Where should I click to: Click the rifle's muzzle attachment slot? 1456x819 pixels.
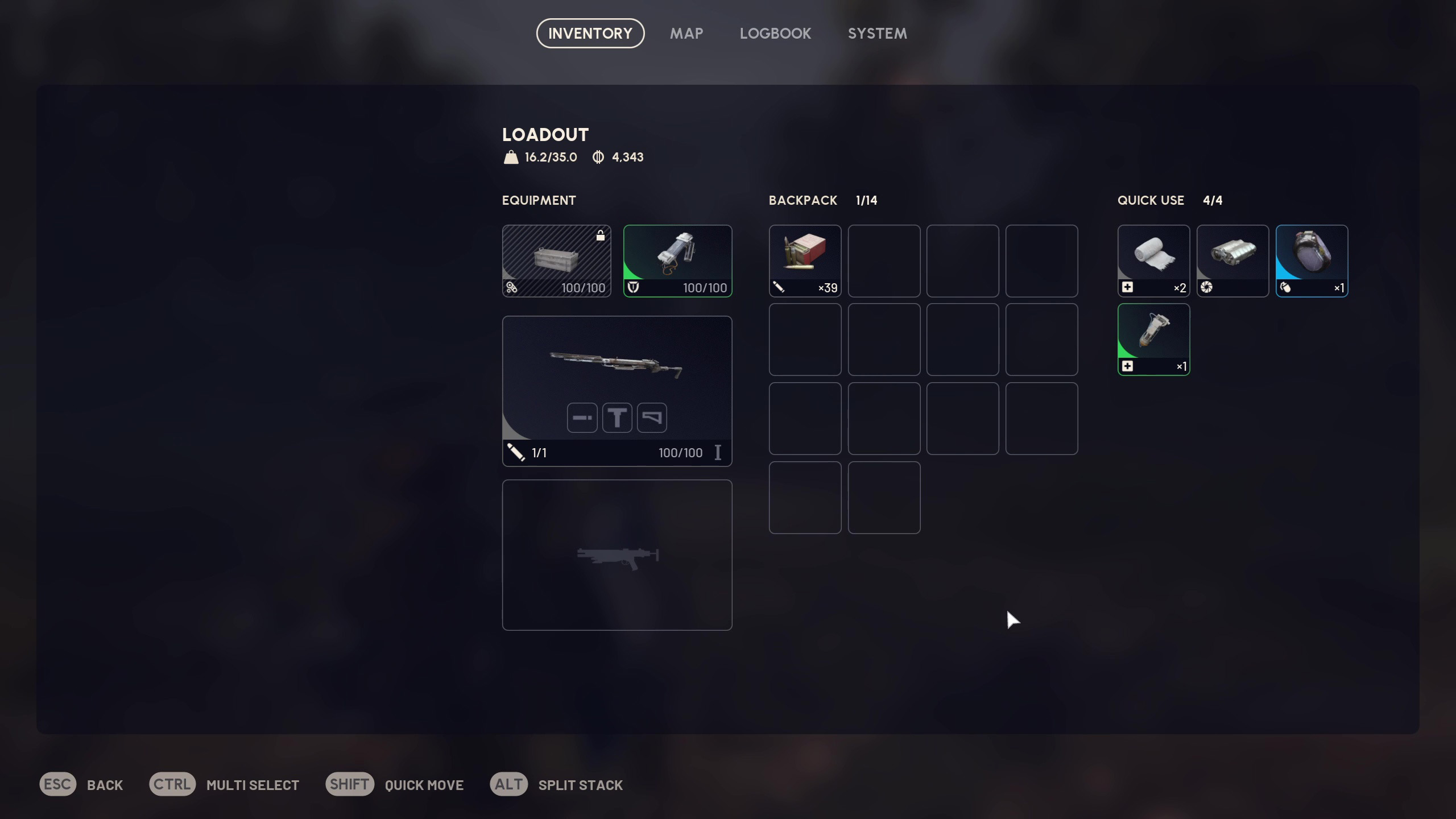click(582, 418)
